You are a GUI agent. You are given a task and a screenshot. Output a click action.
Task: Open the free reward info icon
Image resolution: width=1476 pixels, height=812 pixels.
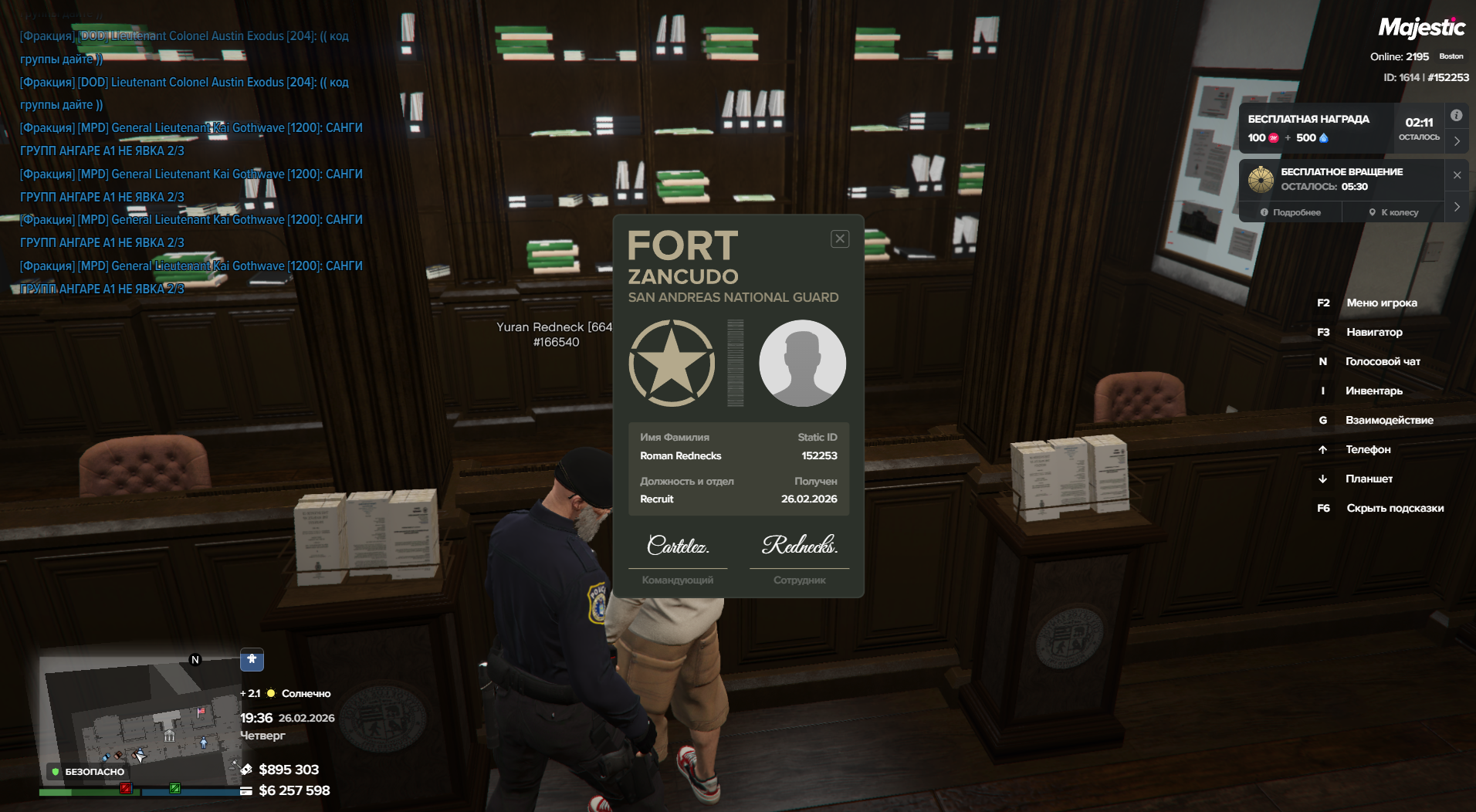click(1456, 116)
